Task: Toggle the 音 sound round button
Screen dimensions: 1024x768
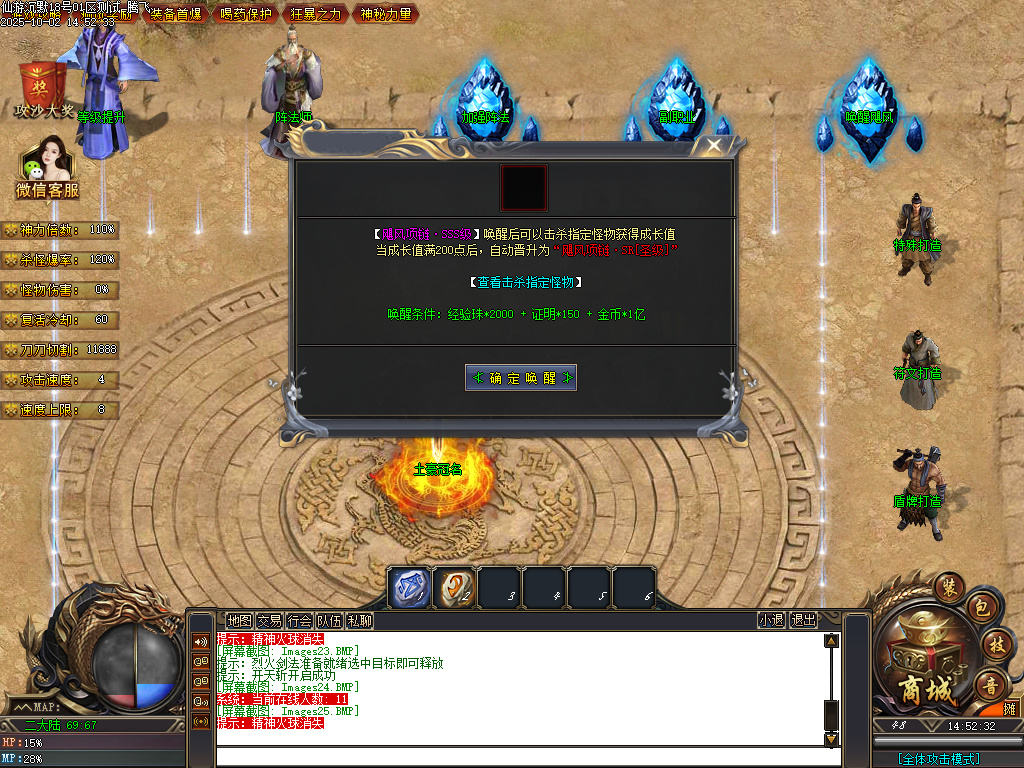Action: (991, 685)
